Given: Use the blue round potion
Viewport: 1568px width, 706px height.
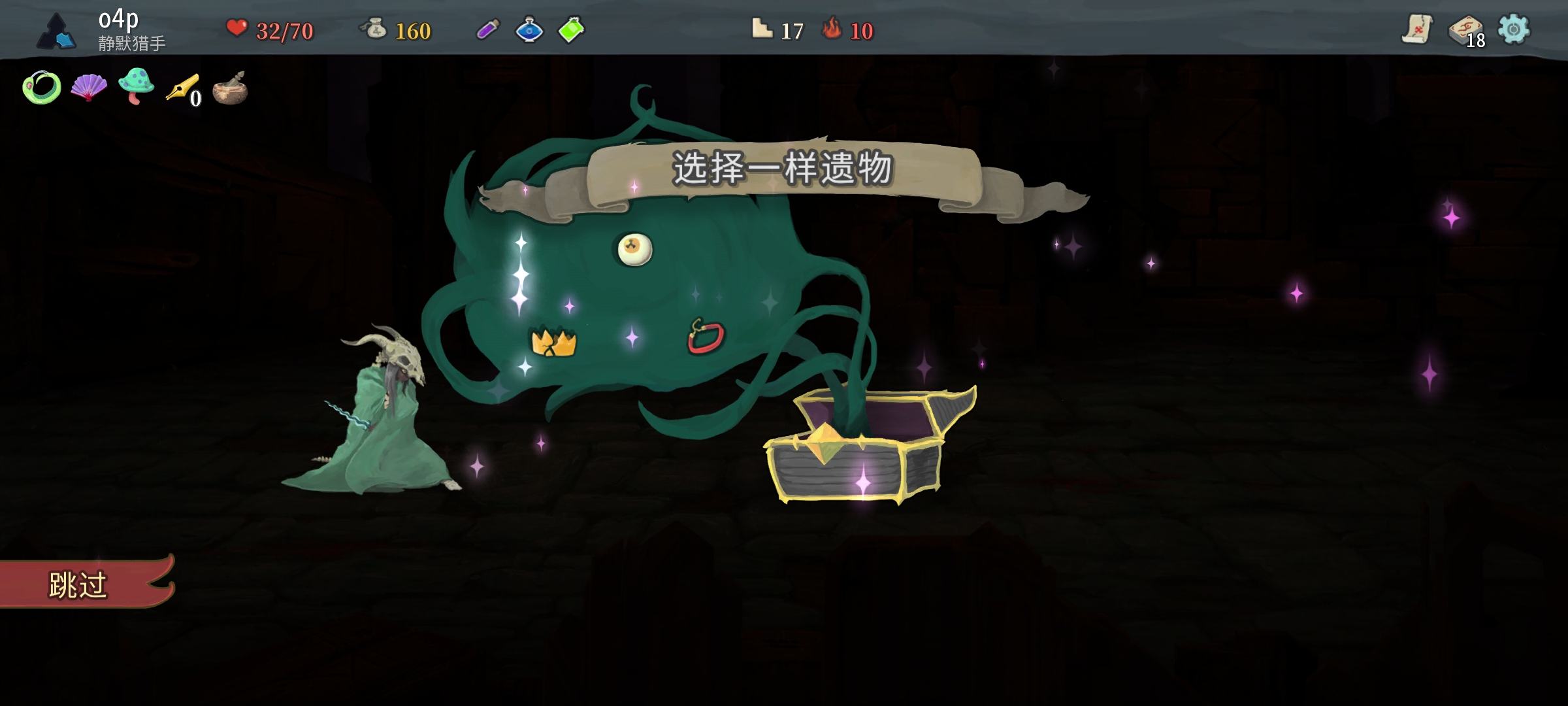Looking at the screenshot, I should (529, 29).
